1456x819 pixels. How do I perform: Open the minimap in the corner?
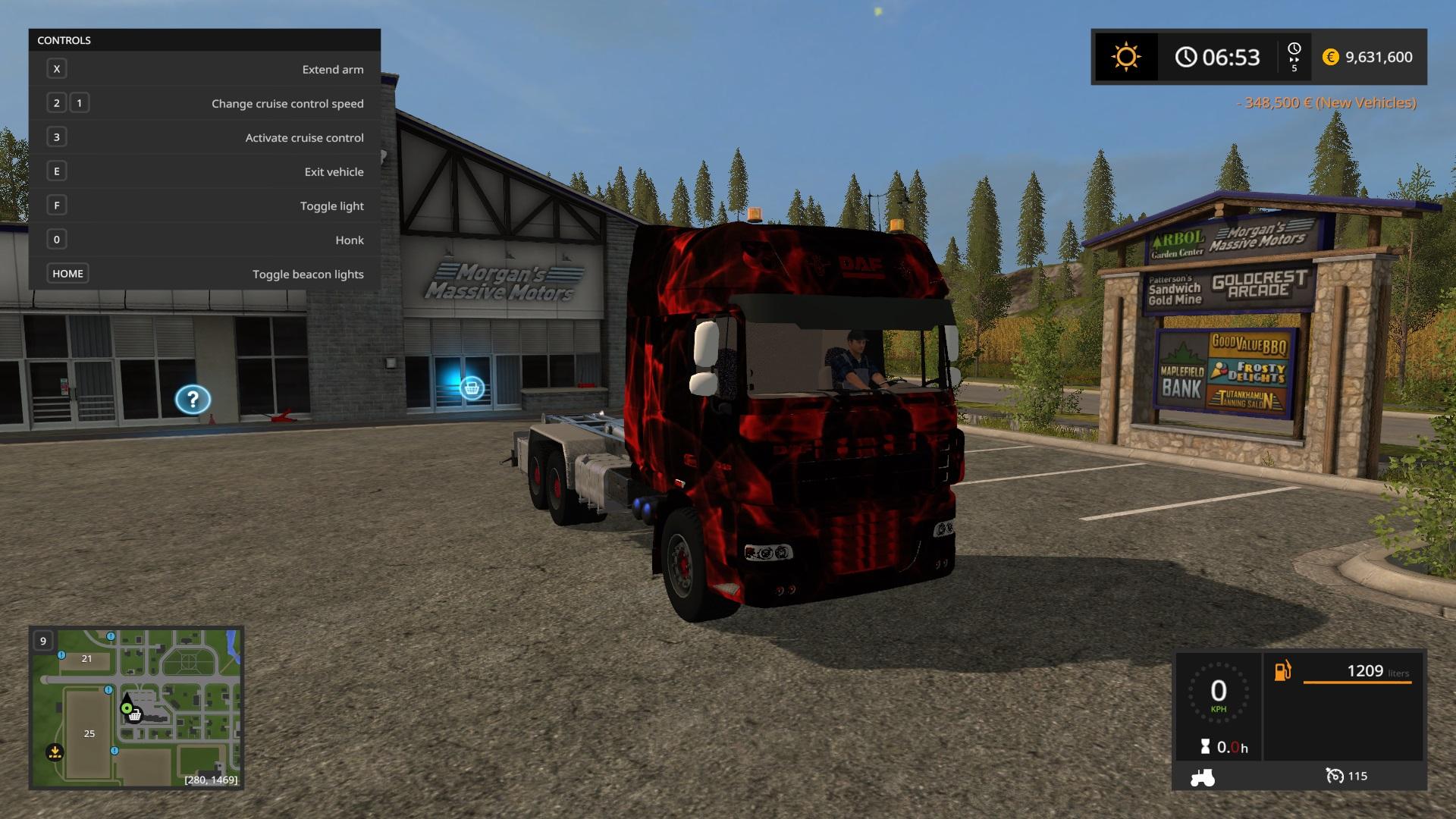pyautogui.click(x=136, y=708)
